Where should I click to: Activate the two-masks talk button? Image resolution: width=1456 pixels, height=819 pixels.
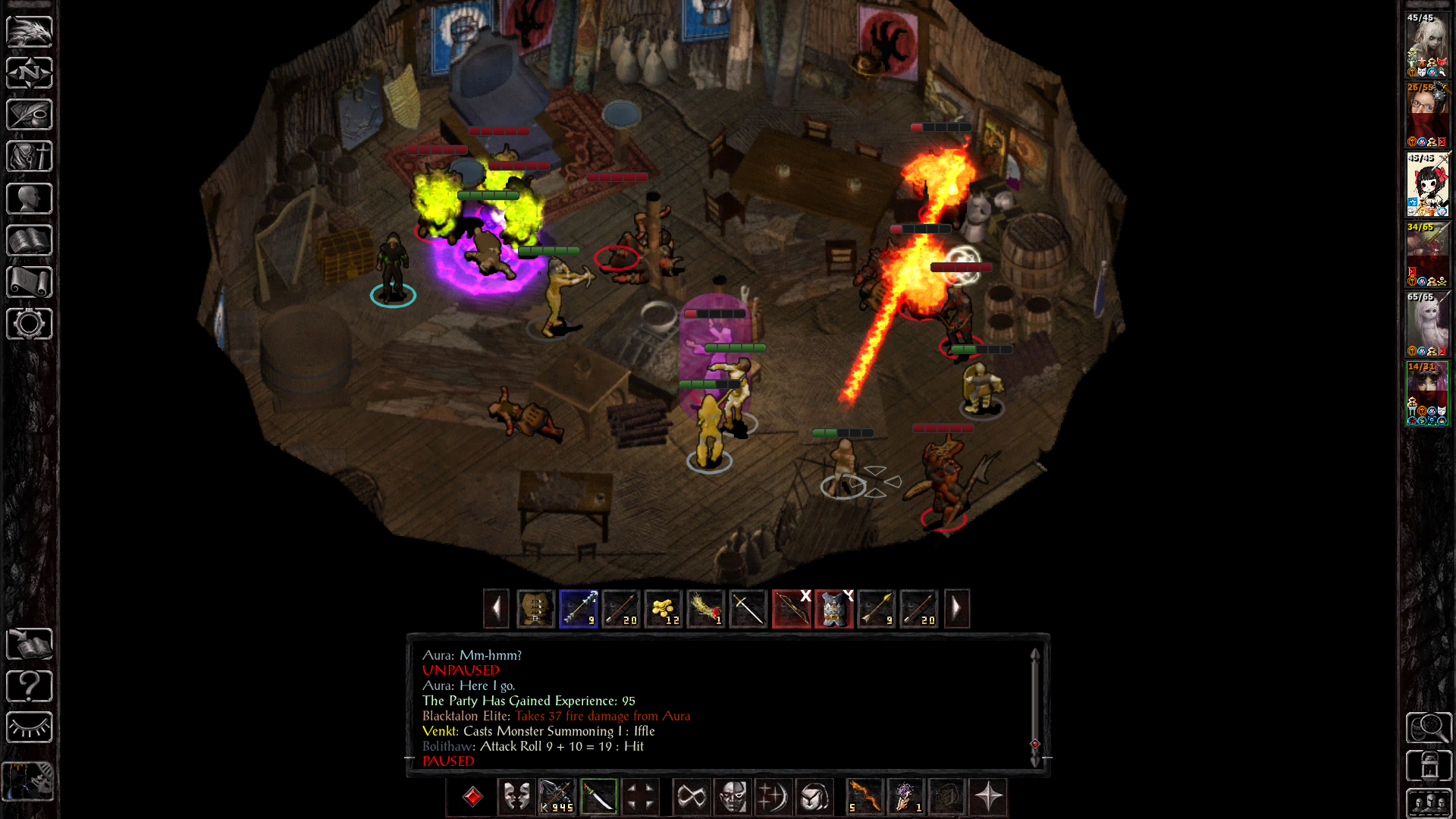(x=516, y=797)
